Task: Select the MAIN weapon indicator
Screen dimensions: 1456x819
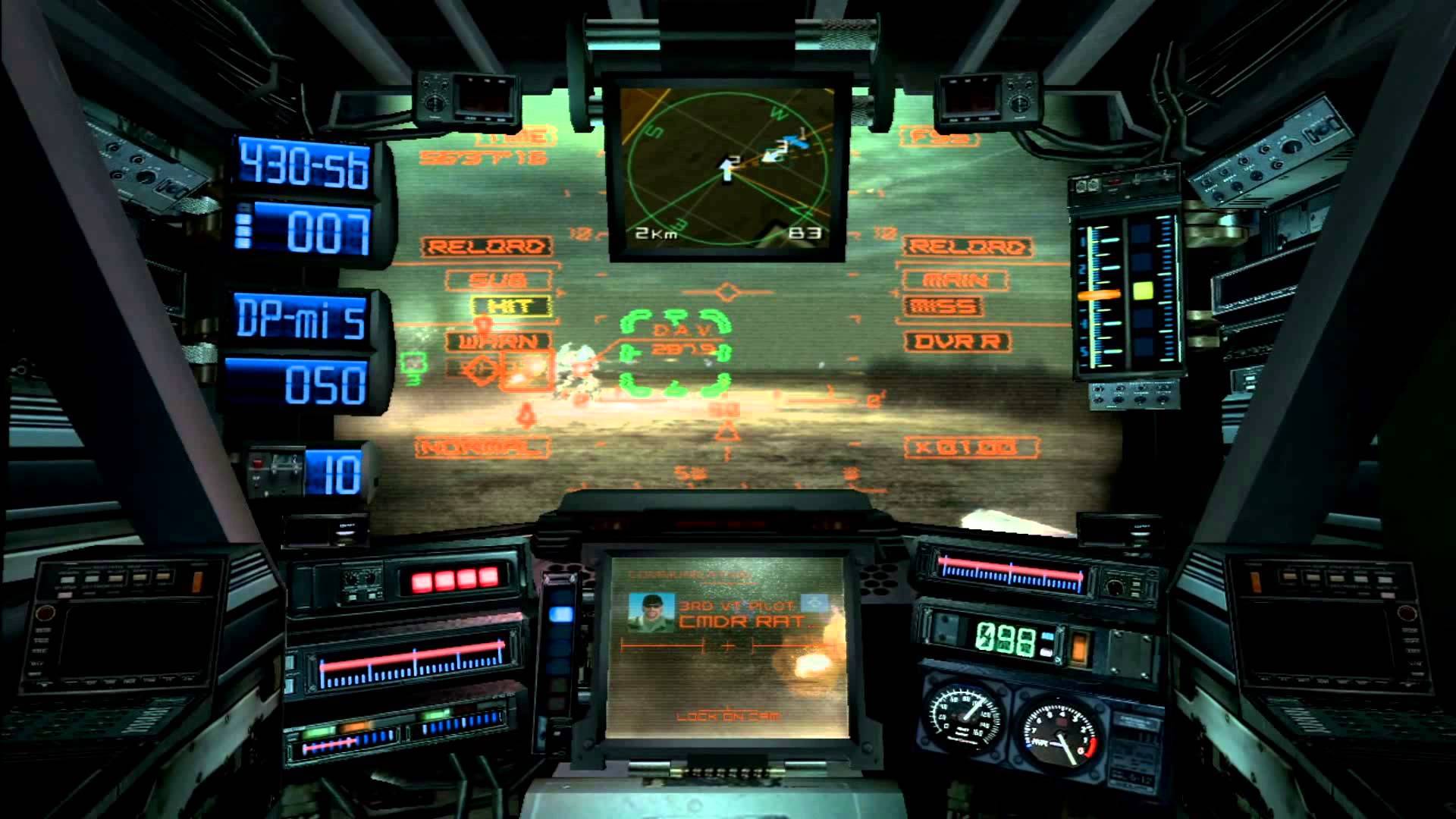Action: 956,280
